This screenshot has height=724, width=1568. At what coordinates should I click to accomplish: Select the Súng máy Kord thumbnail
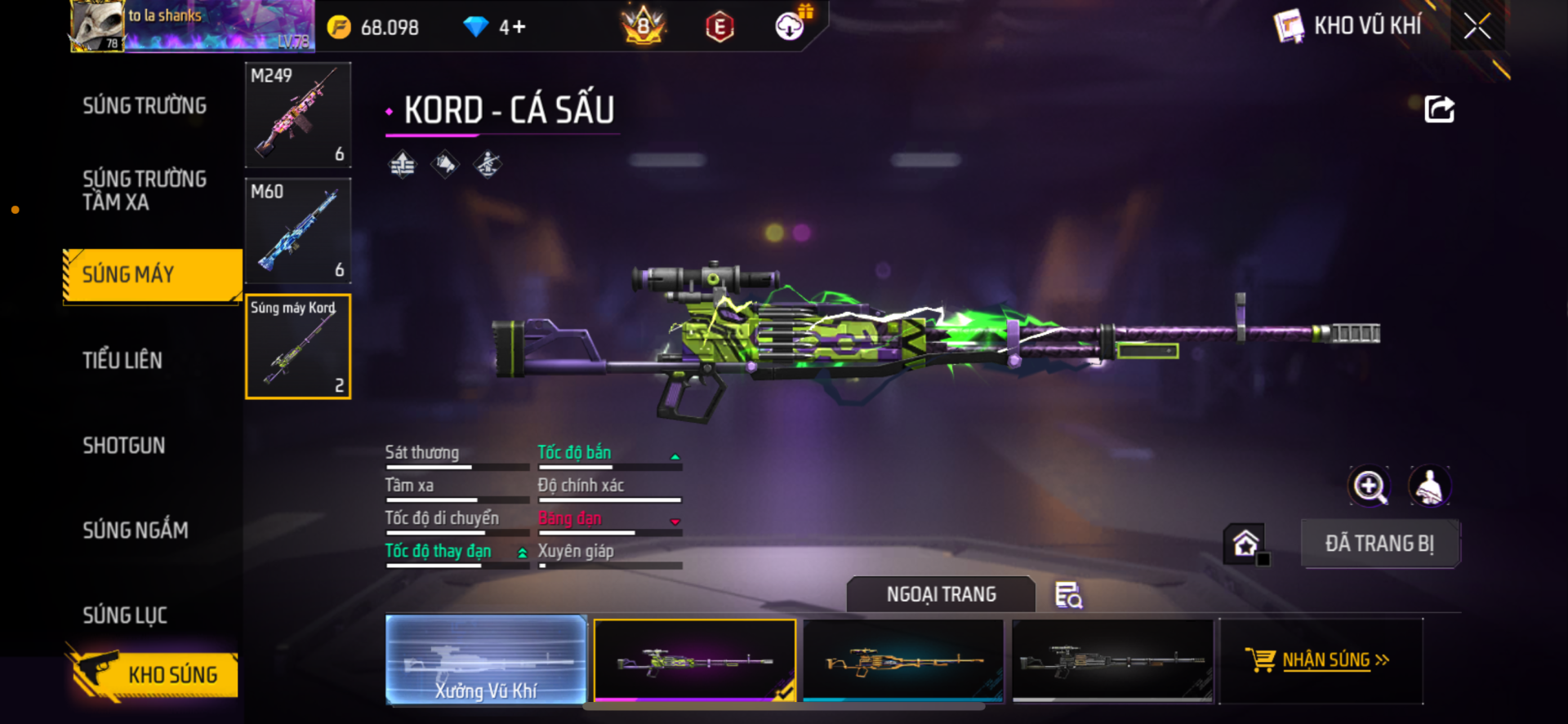[x=298, y=347]
